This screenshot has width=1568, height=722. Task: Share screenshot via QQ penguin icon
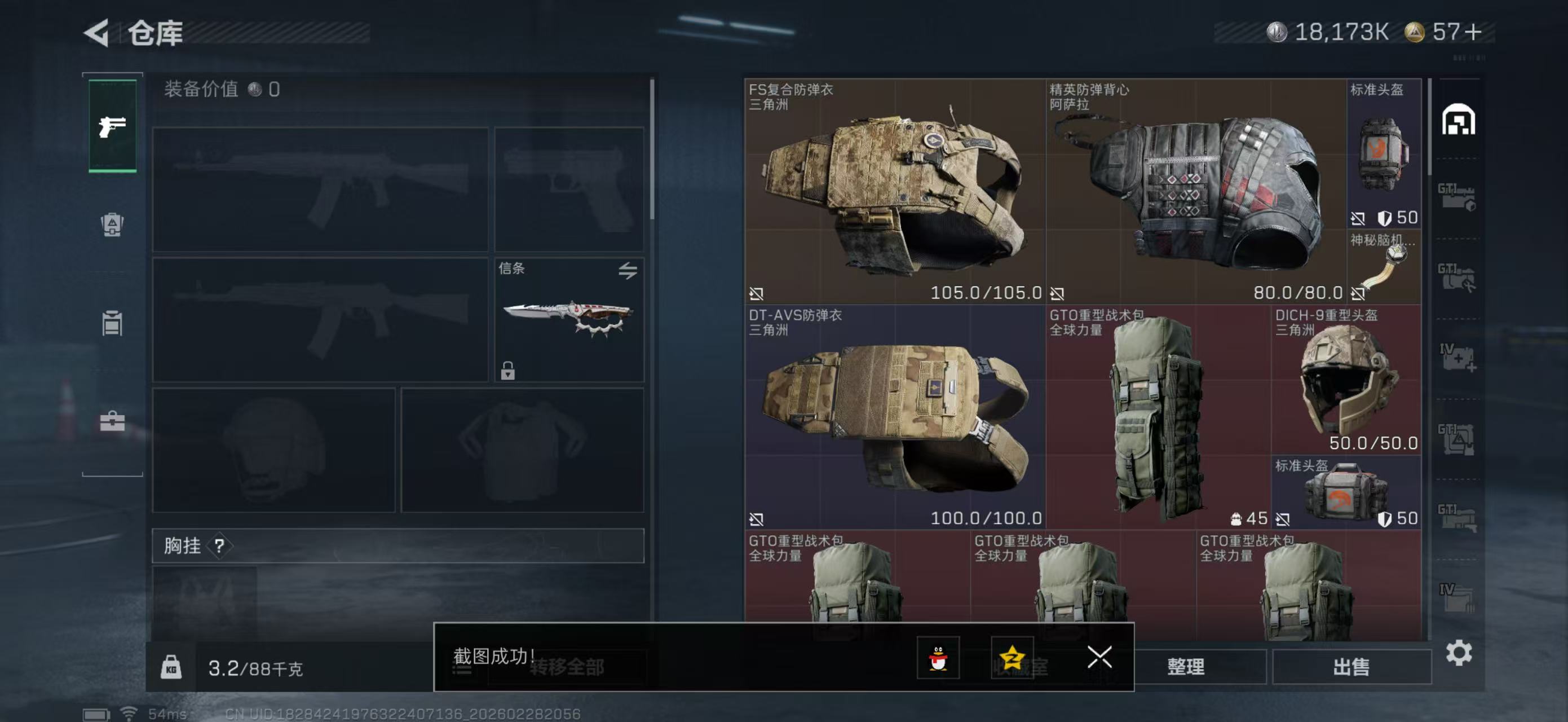[938, 658]
